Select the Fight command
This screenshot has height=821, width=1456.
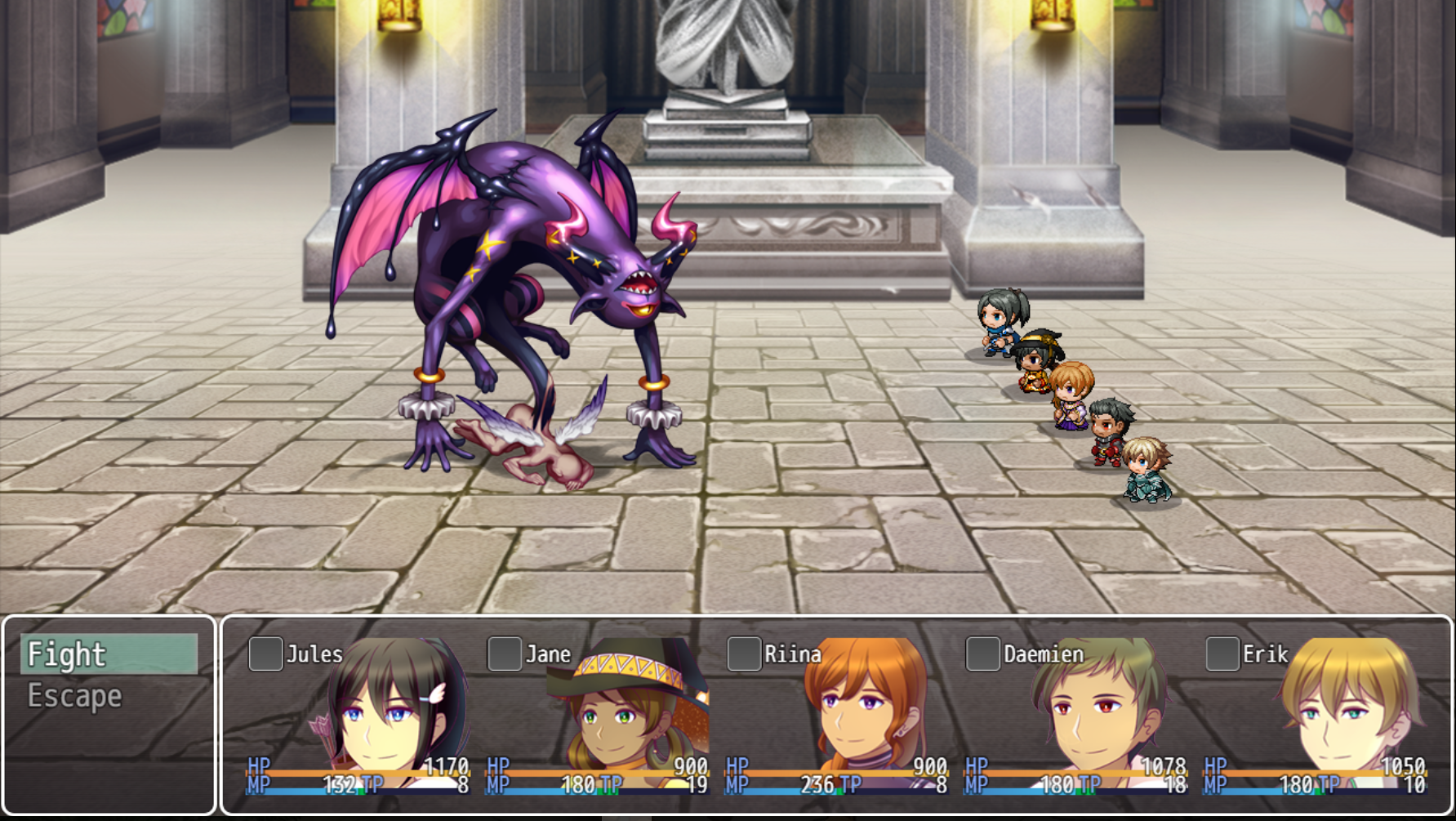108,654
